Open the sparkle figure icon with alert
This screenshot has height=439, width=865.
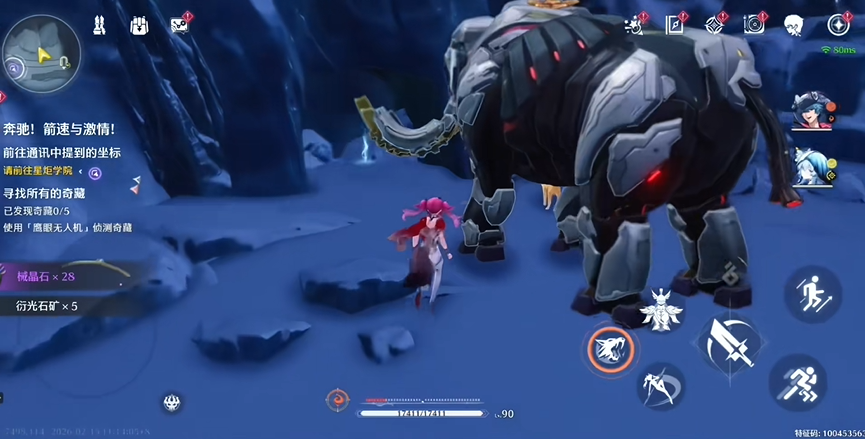click(634, 24)
